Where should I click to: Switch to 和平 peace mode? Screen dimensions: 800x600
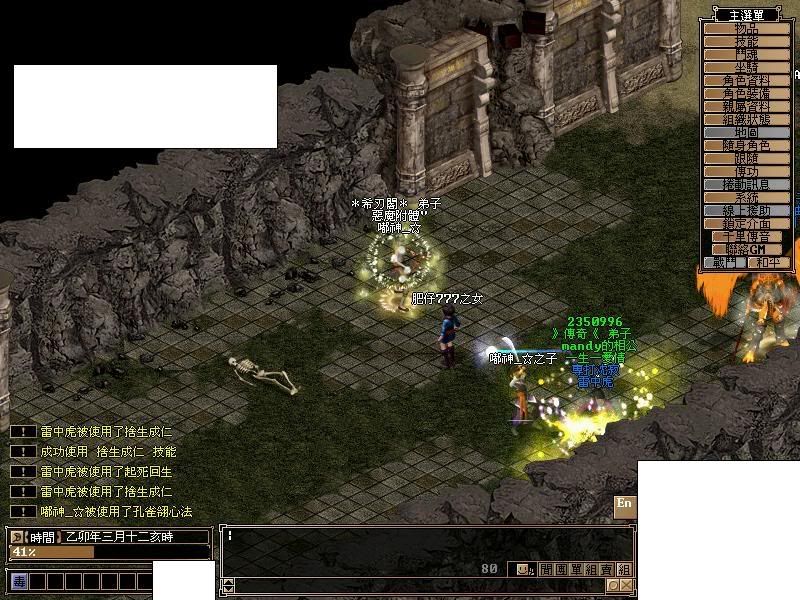[x=768, y=263]
